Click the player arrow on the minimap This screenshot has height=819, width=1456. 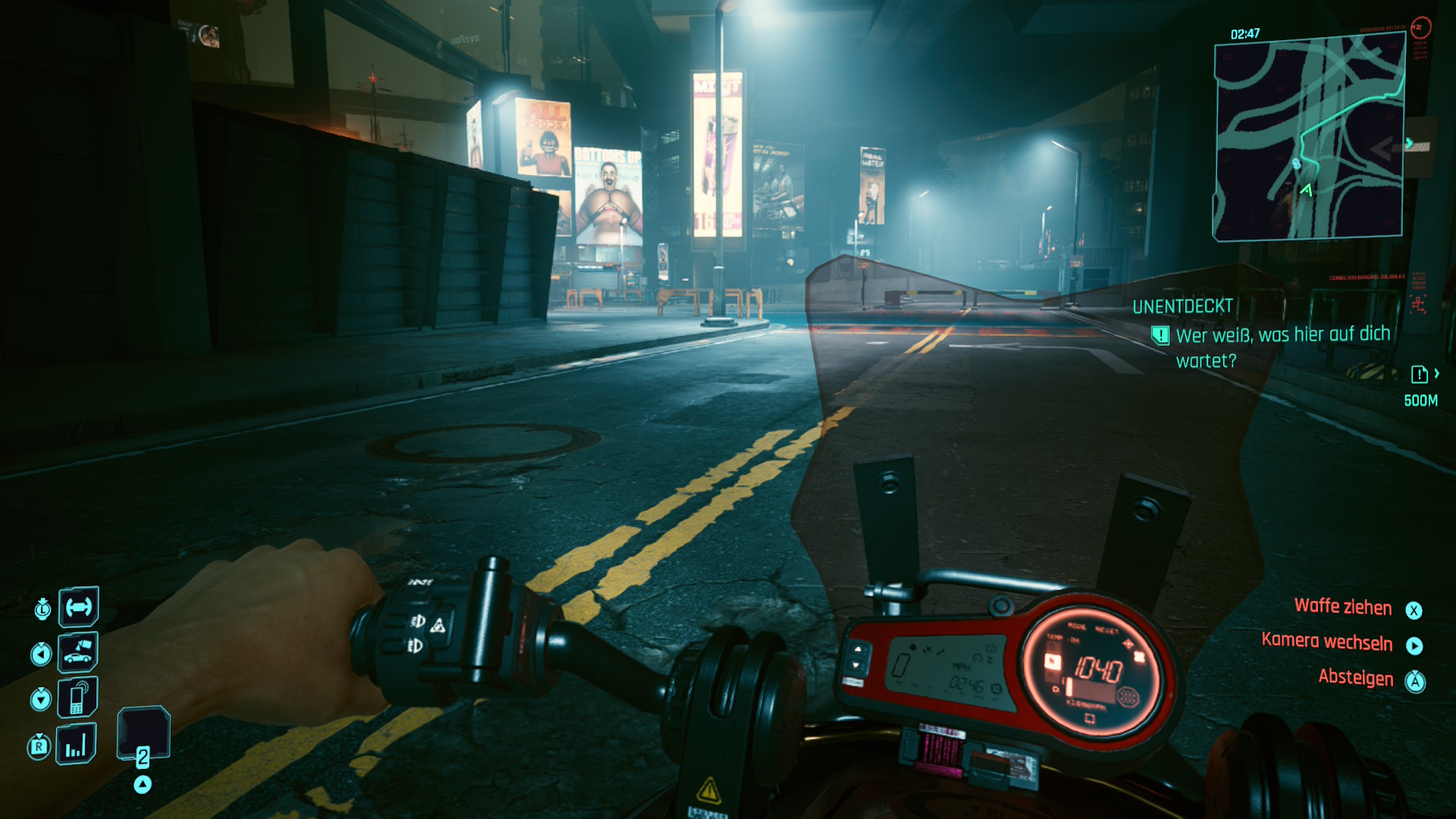pos(1306,190)
